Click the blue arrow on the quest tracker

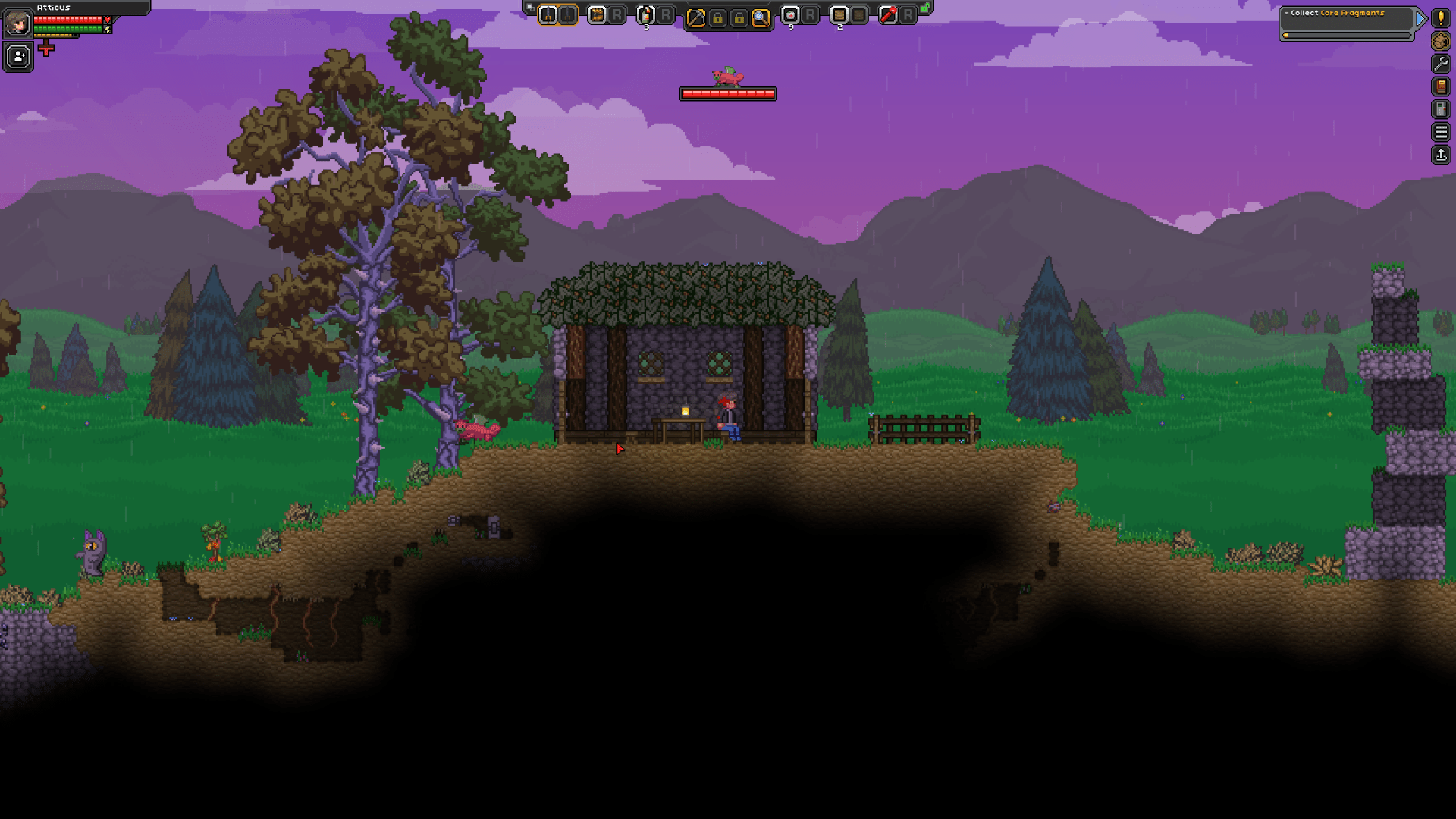[x=1420, y=19]
